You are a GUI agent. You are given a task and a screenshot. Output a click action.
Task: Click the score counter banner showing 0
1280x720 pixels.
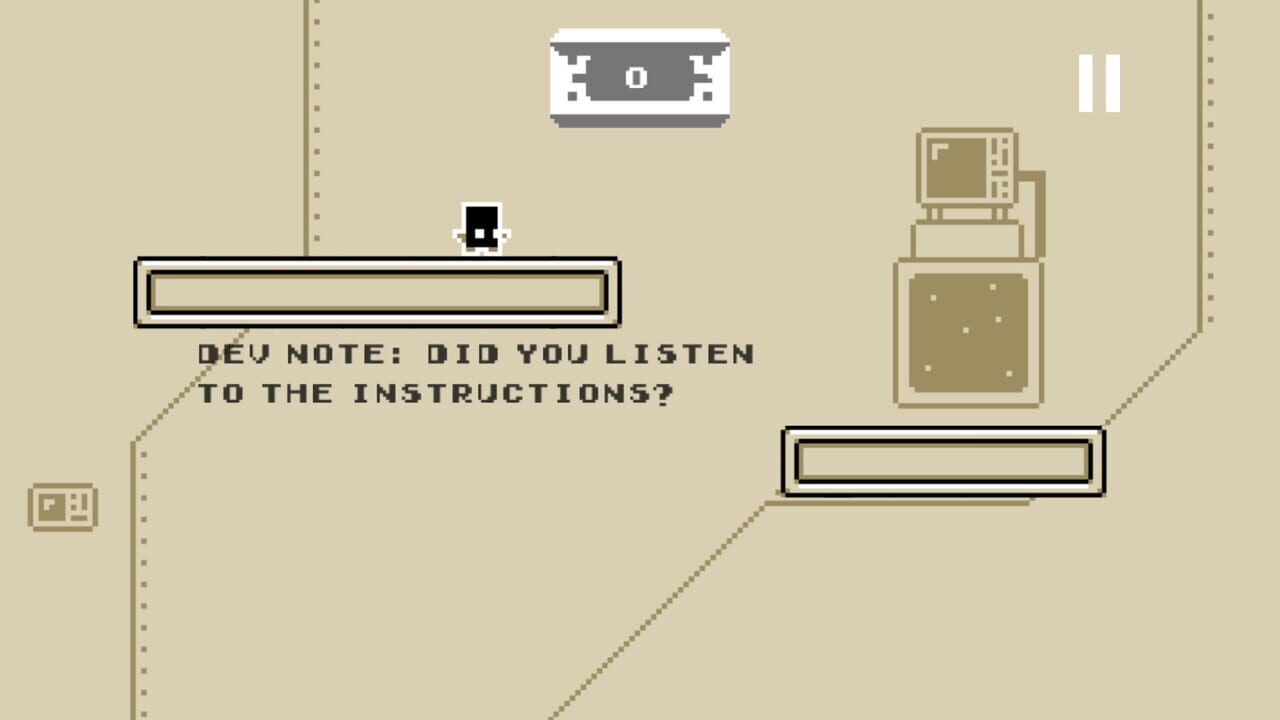point(640,78)
